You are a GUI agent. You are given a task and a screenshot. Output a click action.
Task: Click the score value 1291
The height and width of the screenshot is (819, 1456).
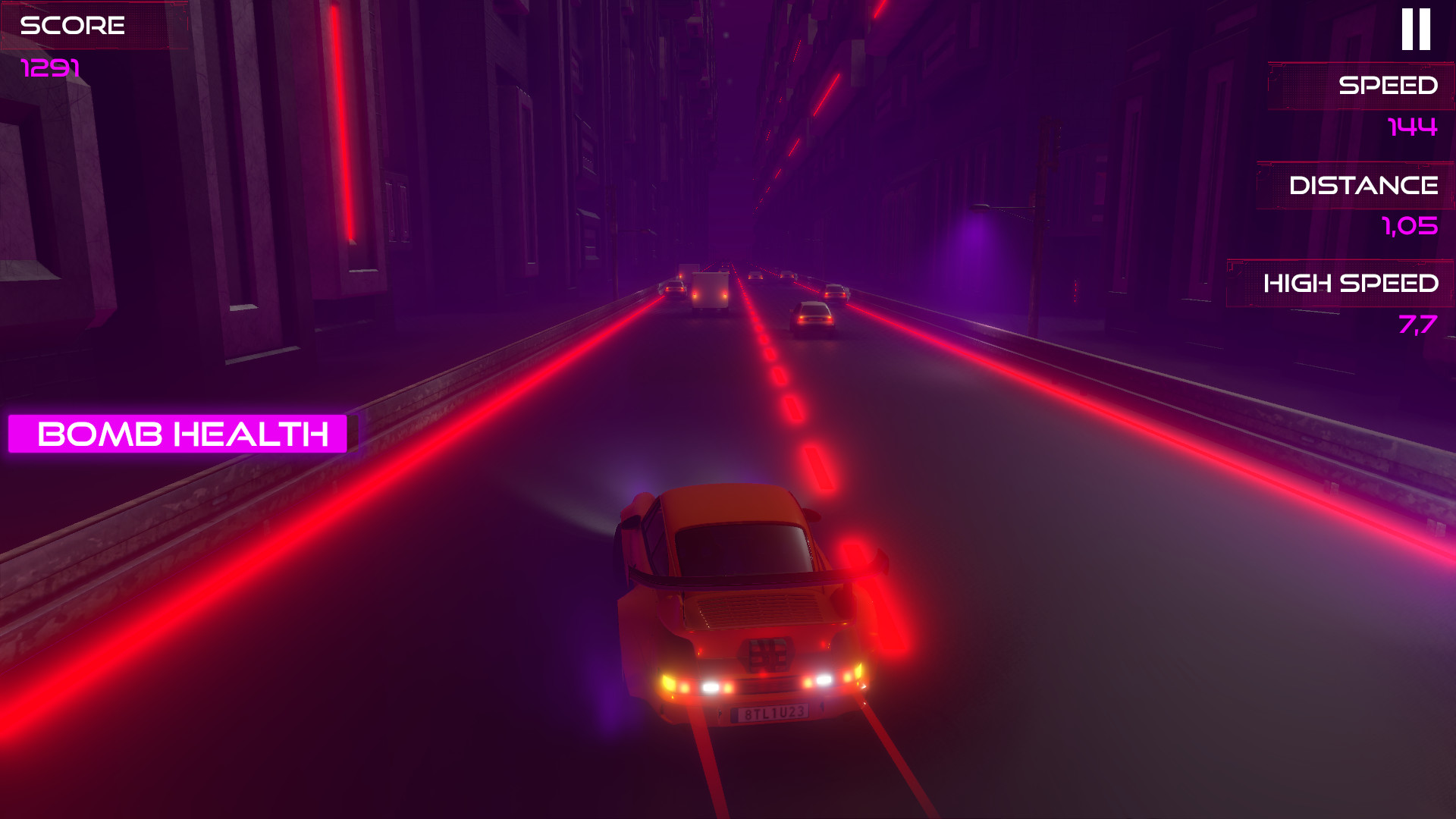pyautogui.click(x=47, y=68)
